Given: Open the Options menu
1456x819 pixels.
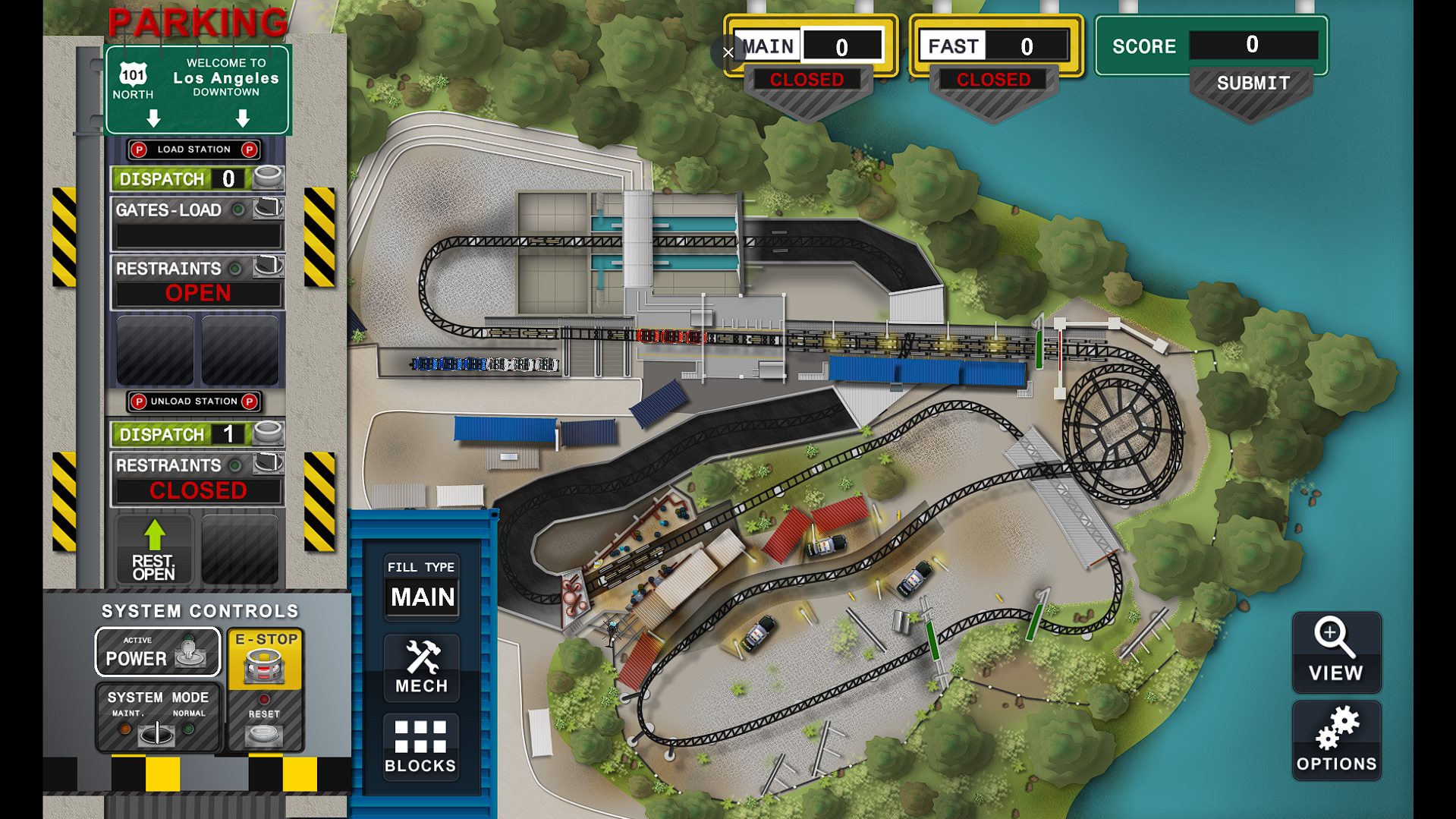Looking at the screenshot, I should click(1336, 741).
